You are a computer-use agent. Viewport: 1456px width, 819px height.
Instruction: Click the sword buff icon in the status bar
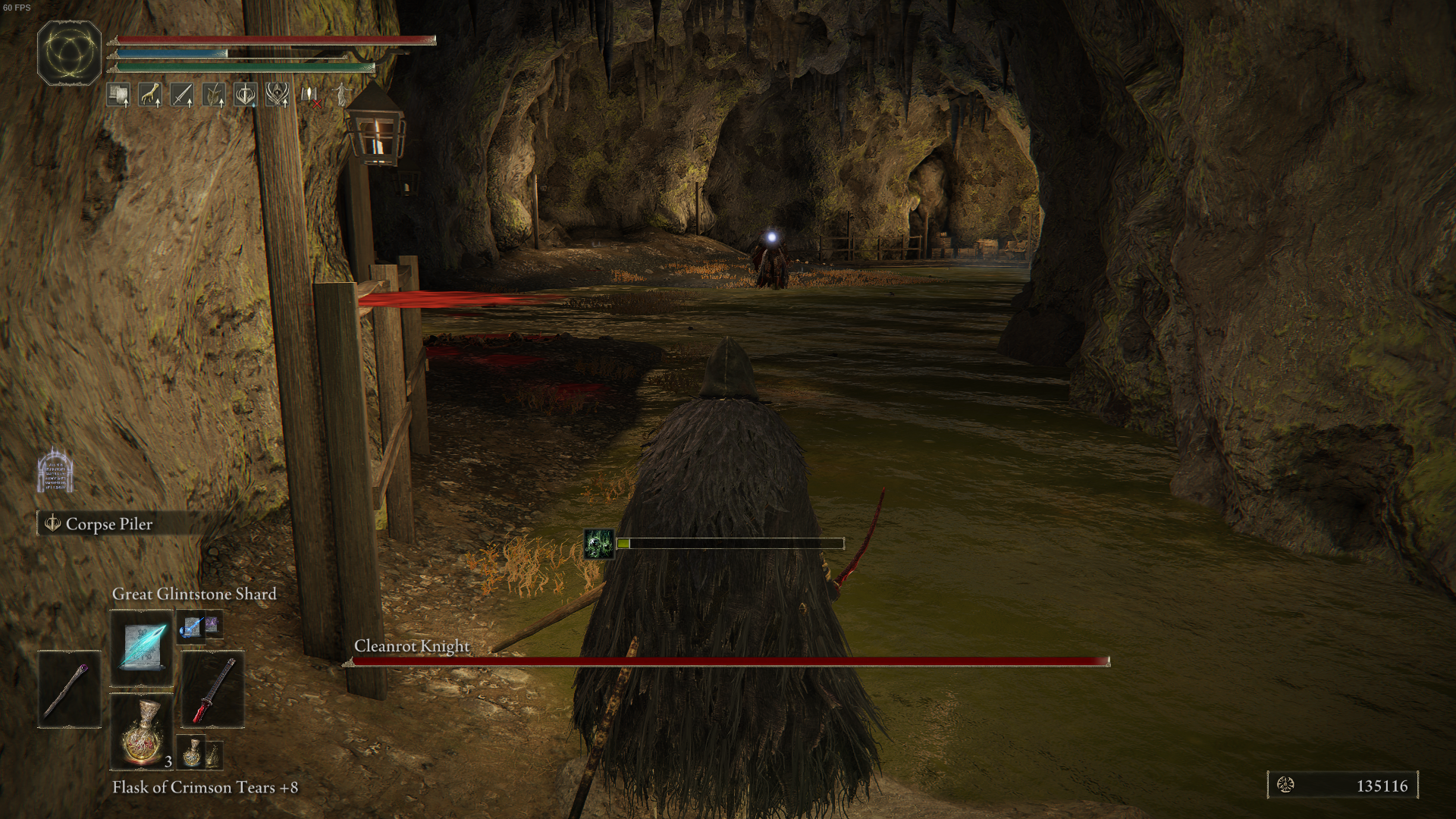tap(183, 94)
